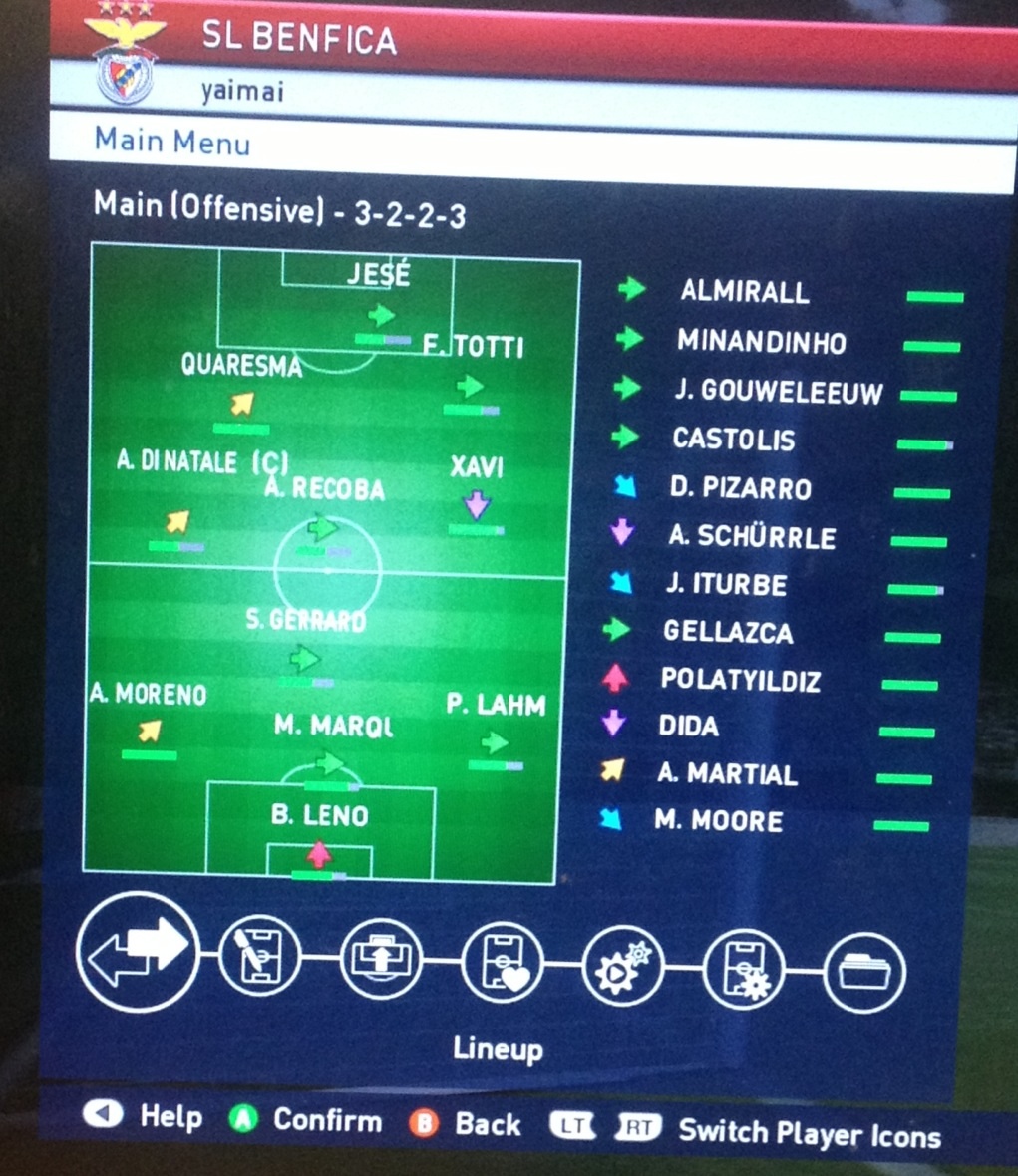Select A. MARTIAL from the substitutes

[727, 773]
